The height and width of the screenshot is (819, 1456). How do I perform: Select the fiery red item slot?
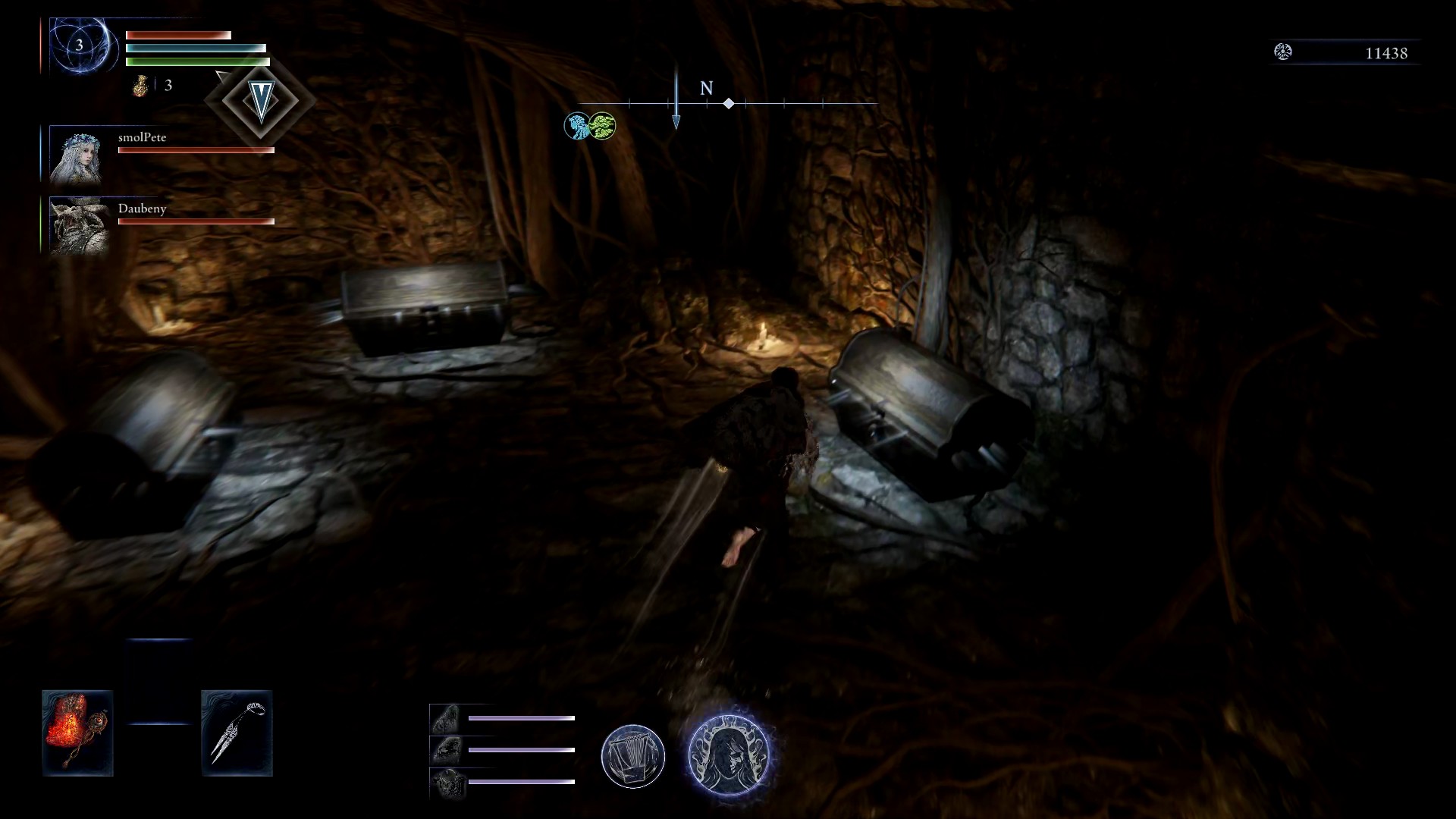(x=77, y=733)
